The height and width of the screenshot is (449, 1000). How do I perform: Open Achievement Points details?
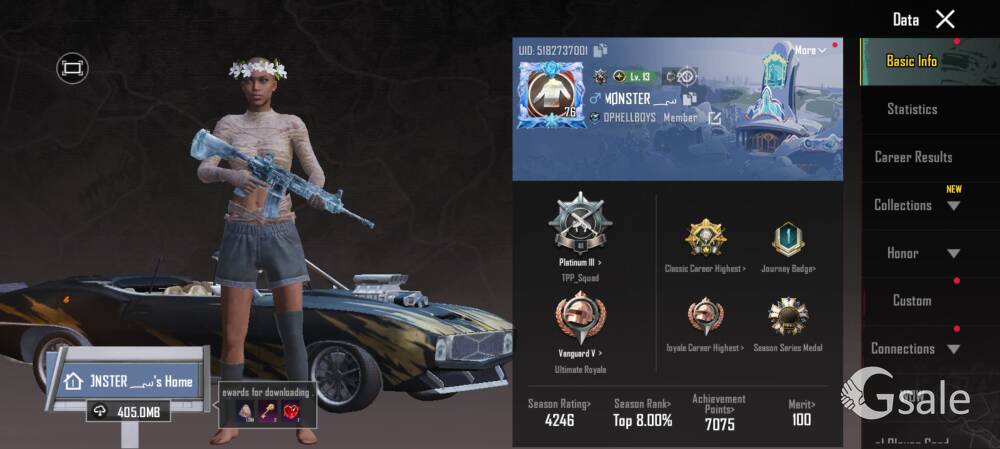click(719, 412)
